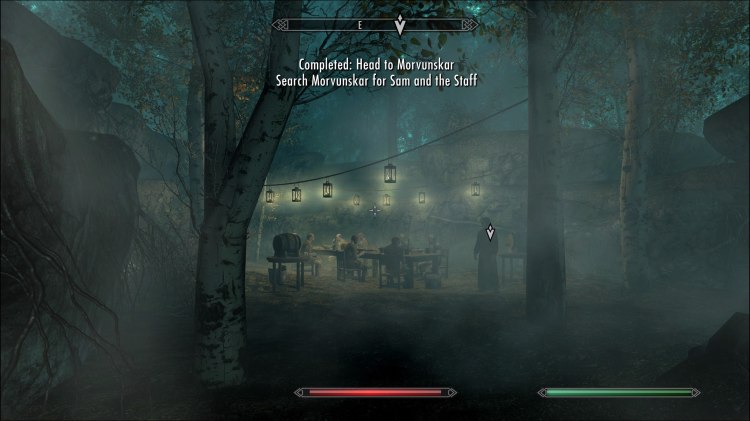This screenshot has height=421, width=750.
Task: Click the quest marker on the compass
Action: [x=400, y=25]
